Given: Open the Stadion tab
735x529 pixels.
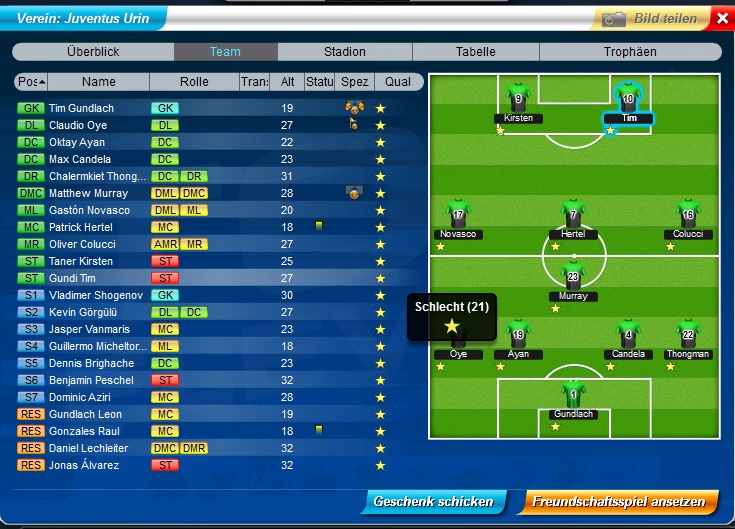Looking at the screenshot, I should 344,52.
